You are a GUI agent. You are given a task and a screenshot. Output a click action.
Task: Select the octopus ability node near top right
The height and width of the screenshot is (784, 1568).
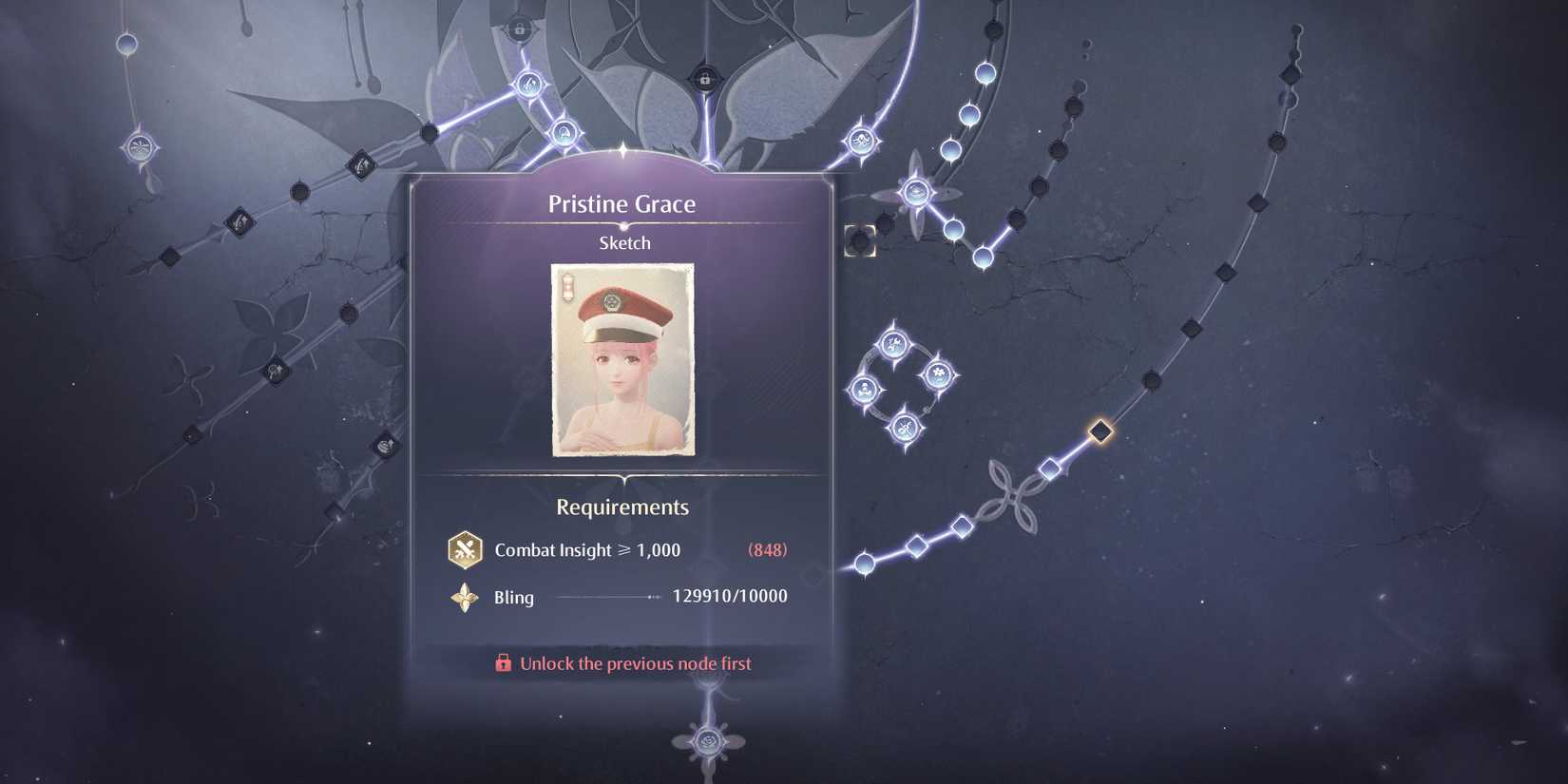[x=861, y=139]
